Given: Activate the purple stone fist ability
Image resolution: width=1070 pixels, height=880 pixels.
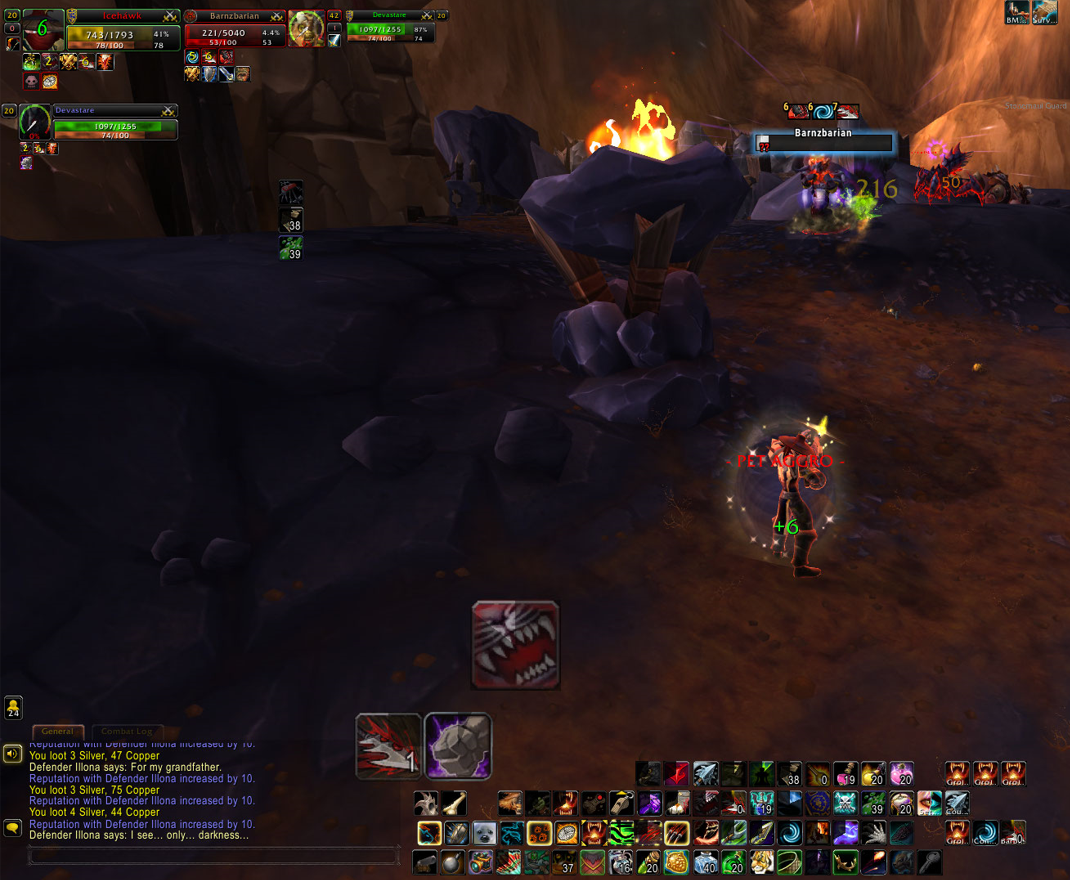Looking at the screenshot, I should (458, 746).
